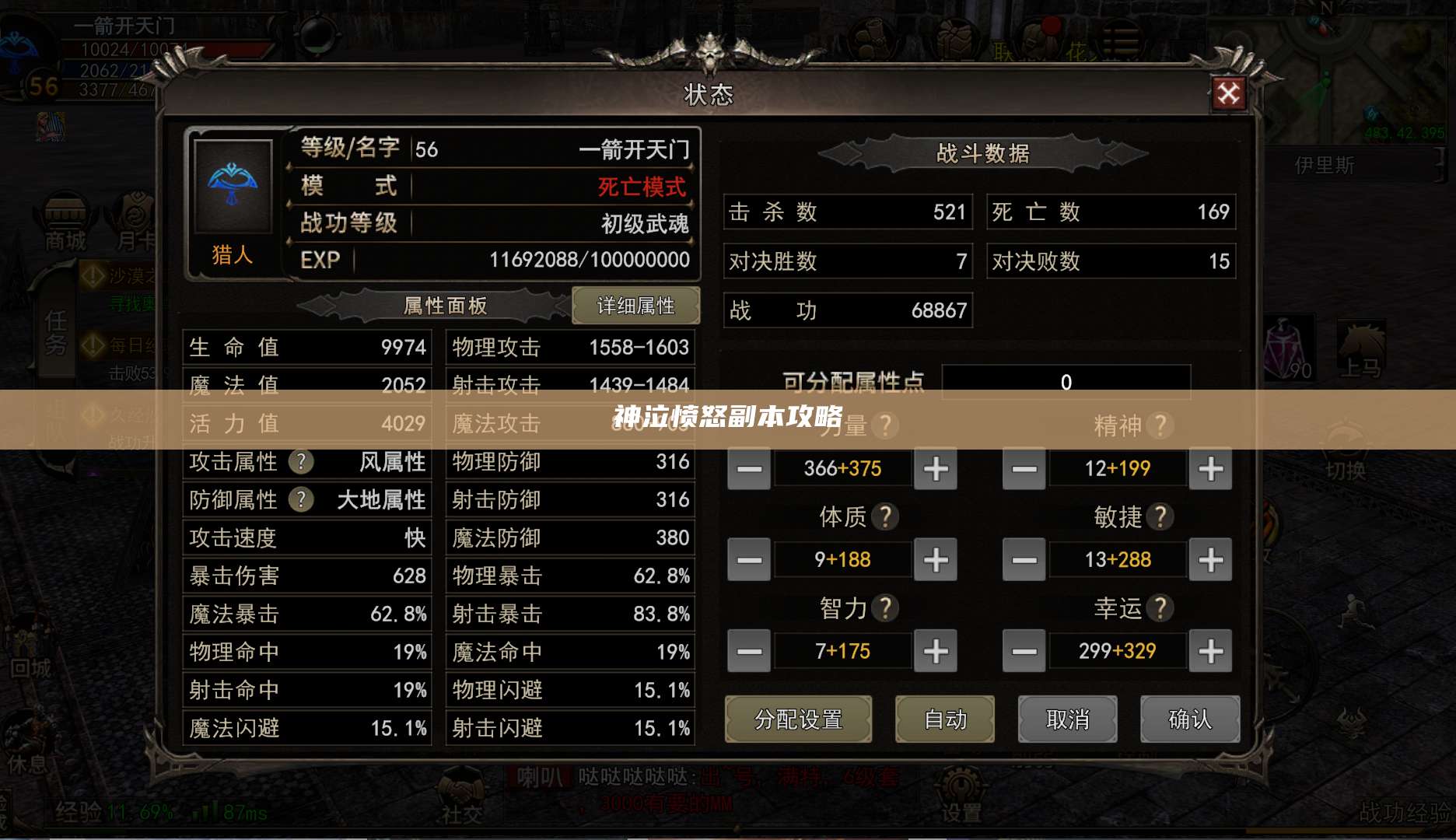This screenshot has height=840, width=1456.
Task: Open the 攻击属性 attribute help icon
Action: tap(300, 462)
